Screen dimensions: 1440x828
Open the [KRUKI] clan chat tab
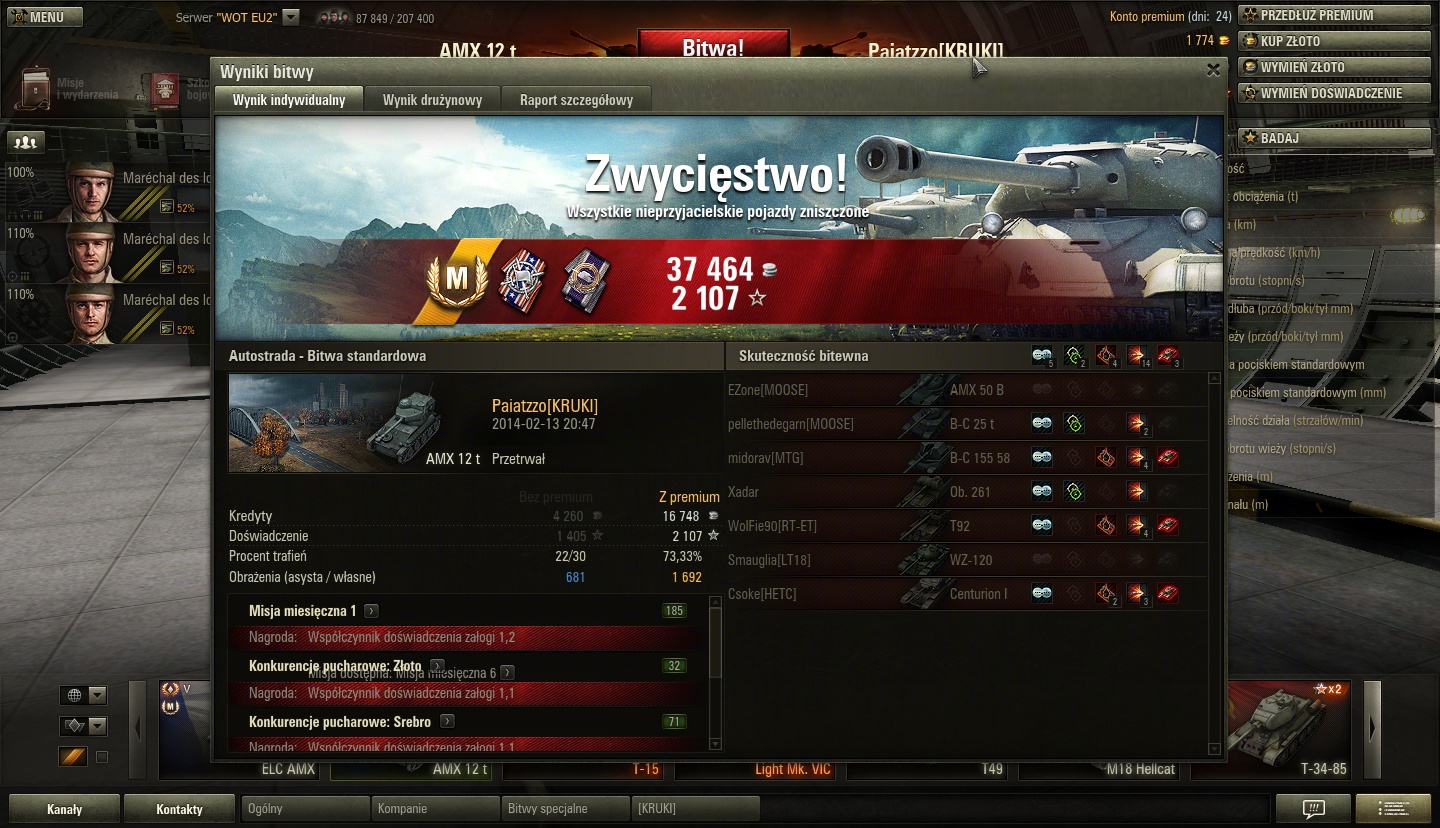click(x=695, y=809)
